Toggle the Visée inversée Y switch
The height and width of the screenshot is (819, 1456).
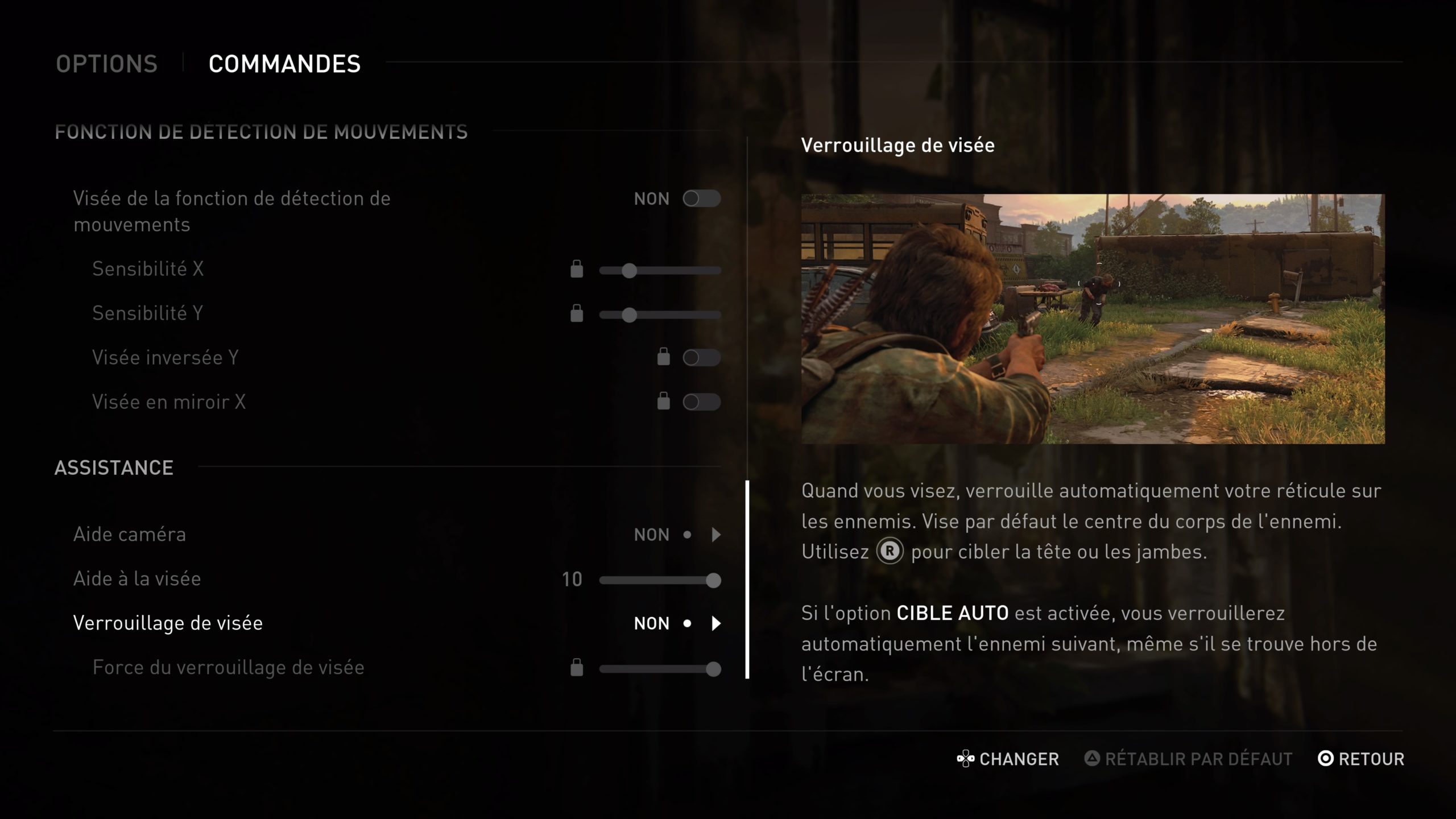pos(701,358)
